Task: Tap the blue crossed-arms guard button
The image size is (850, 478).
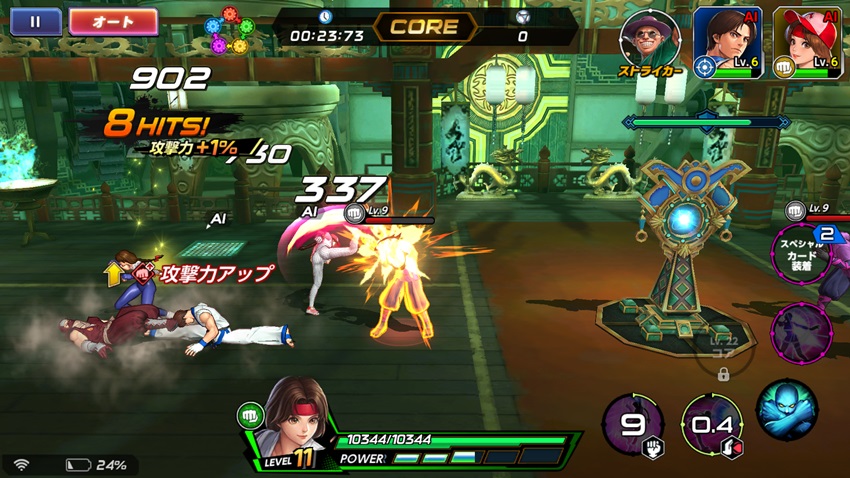Action: [x=786, y=409]
